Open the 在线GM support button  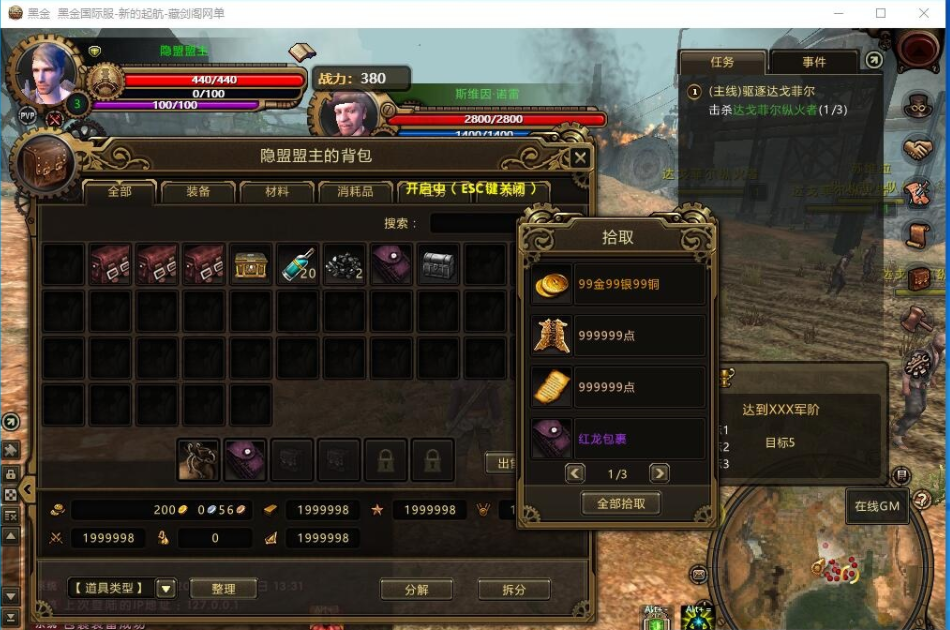pyautogui.click(x=877, y=506)
